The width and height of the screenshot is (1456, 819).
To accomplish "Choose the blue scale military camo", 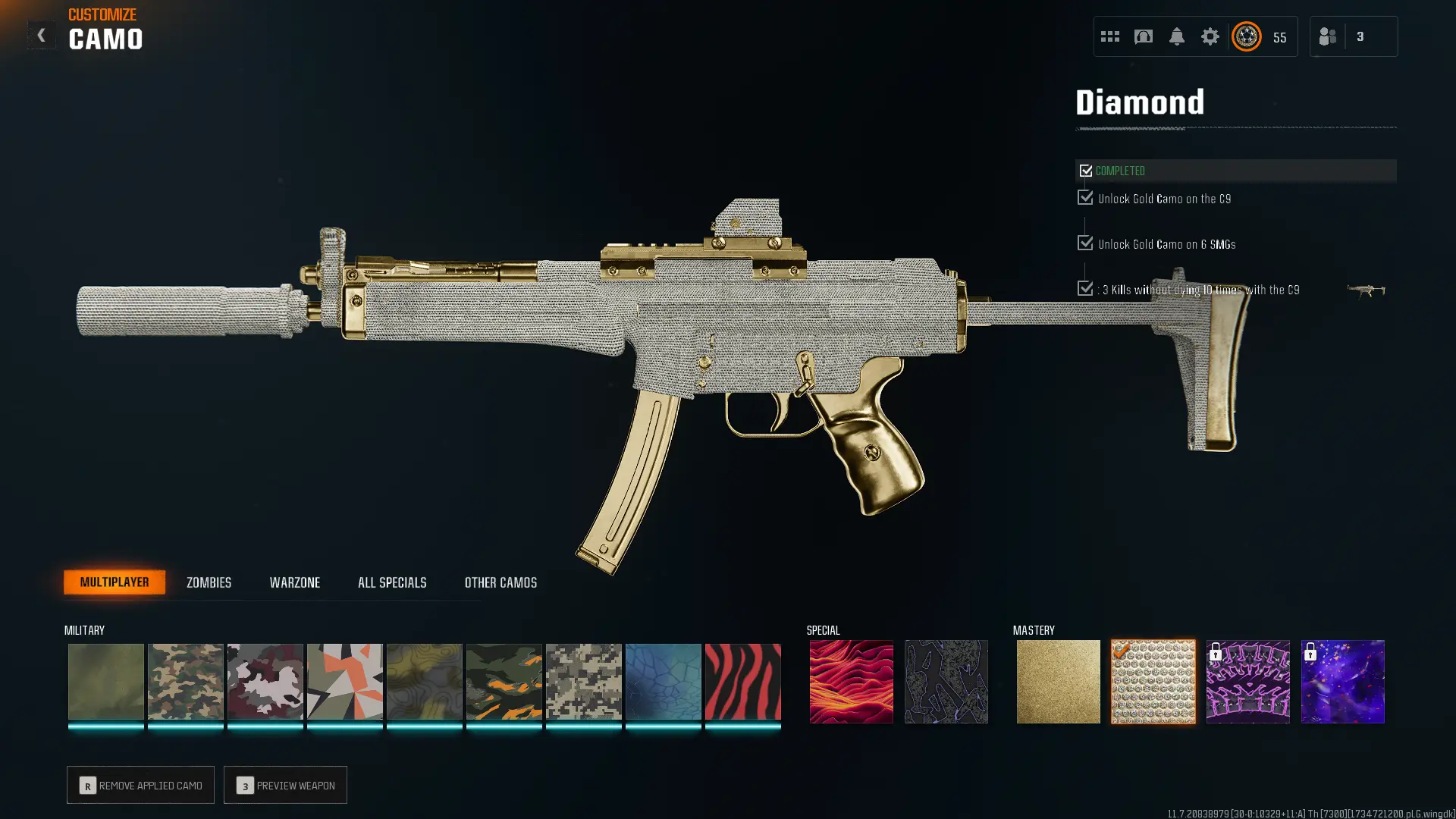I will click(663, 681).
